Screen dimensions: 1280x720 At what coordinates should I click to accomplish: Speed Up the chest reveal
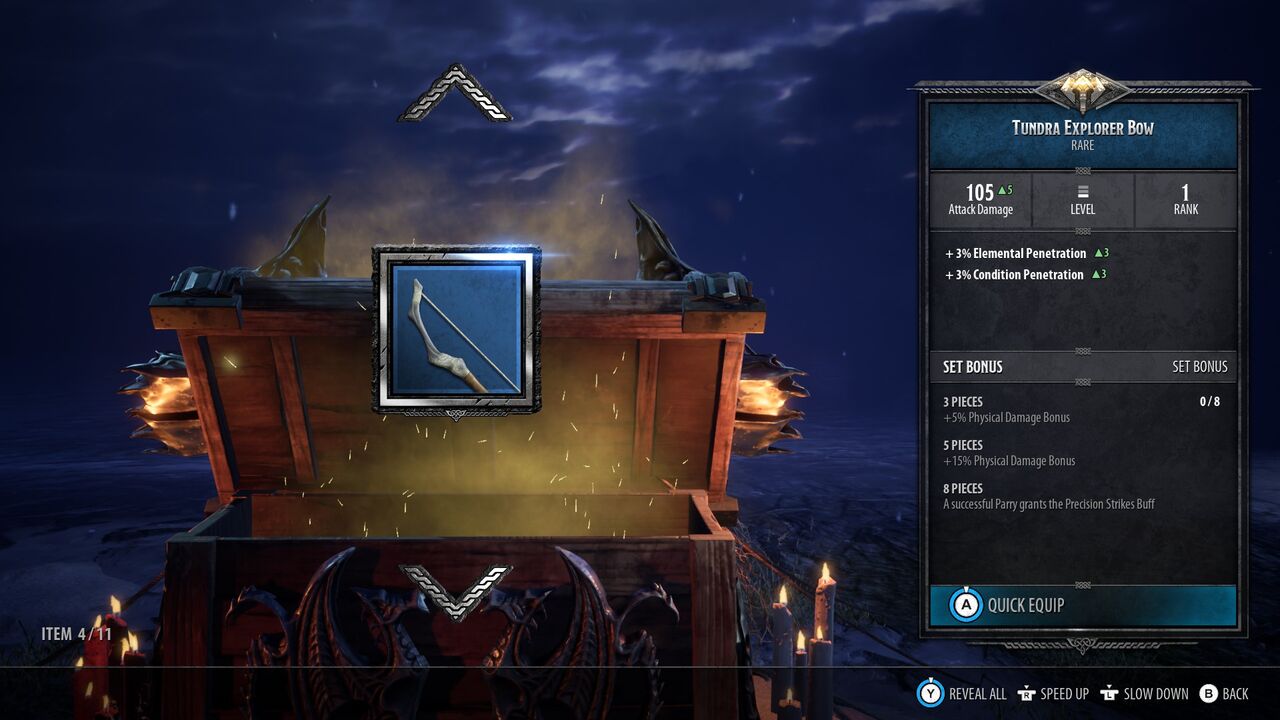1053,693
